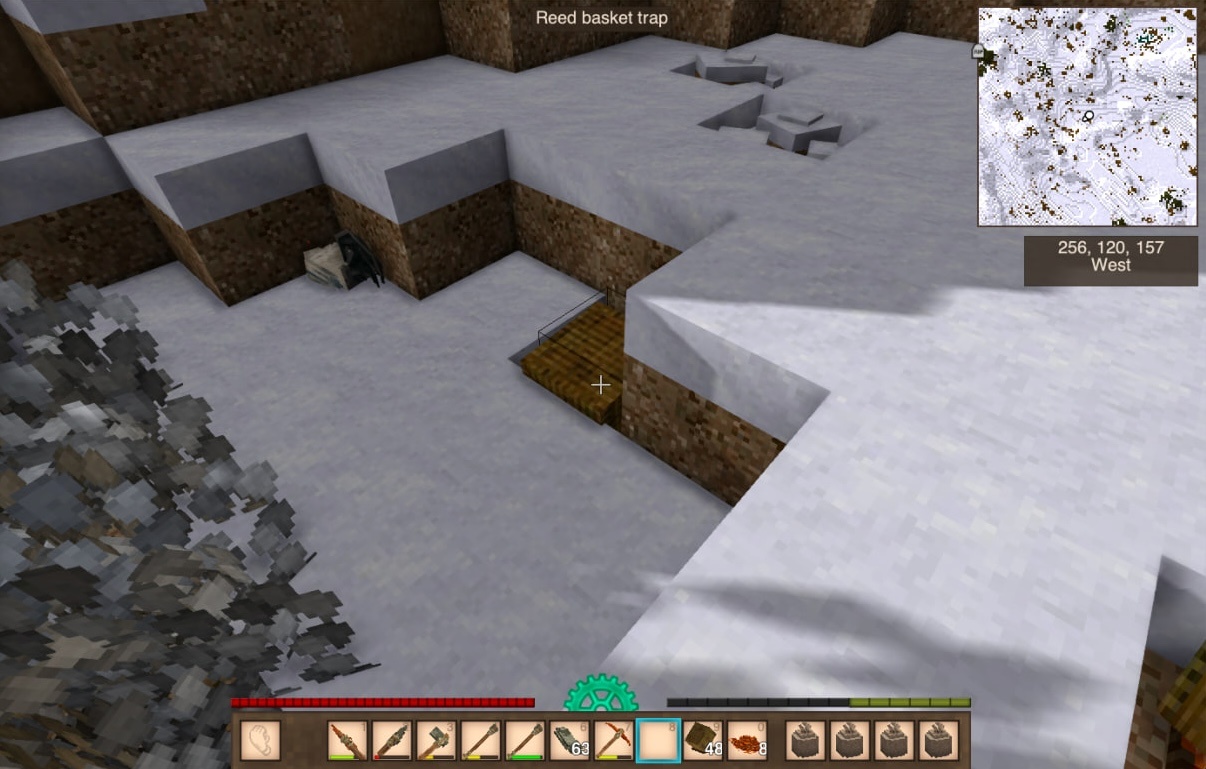Viewport: 1206px width, 769px height.
Task: Select the tool in hotbar slot 1
Action: tap(348, 741)
